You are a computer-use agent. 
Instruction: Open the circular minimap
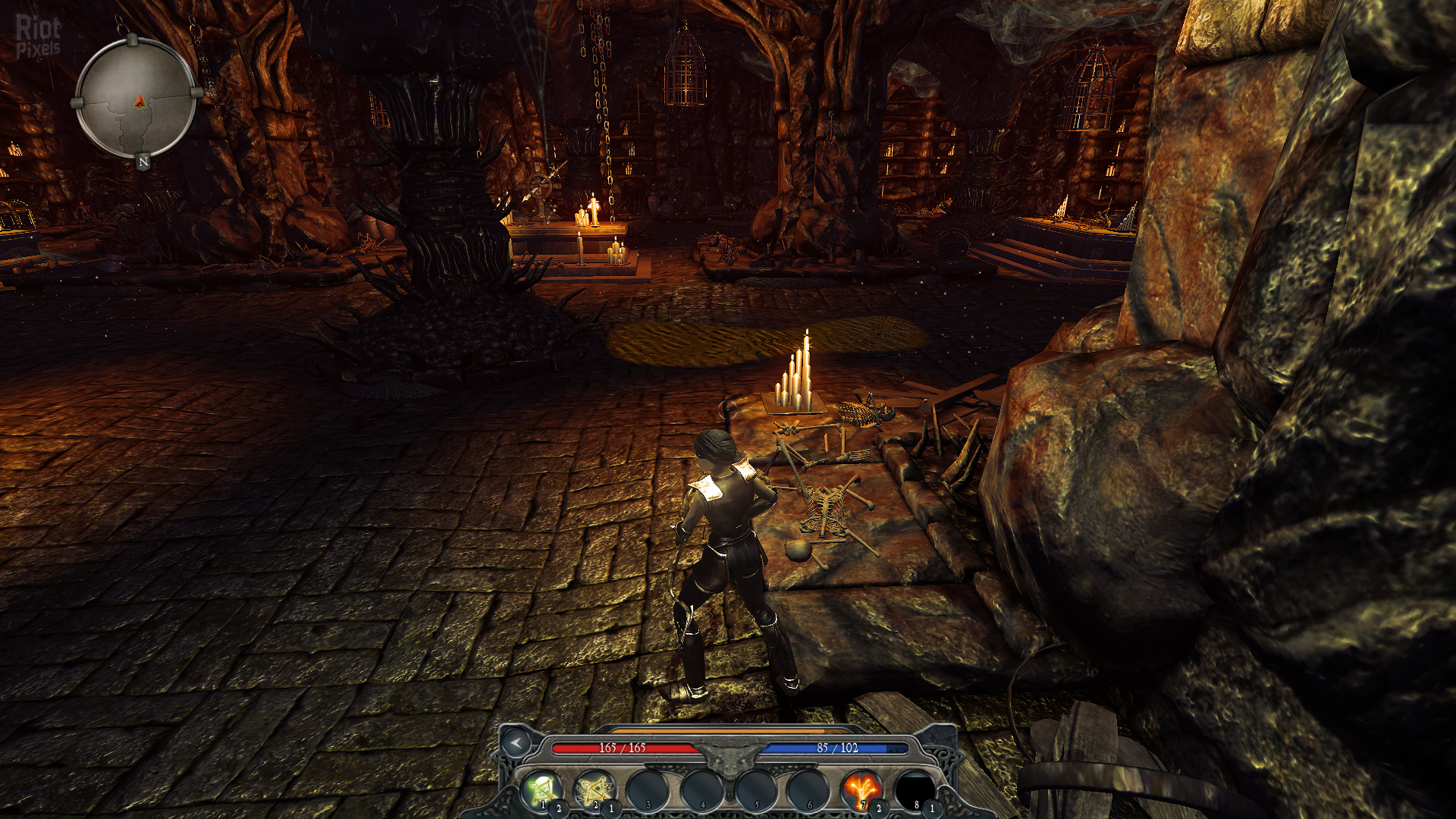tap(137, 99)
